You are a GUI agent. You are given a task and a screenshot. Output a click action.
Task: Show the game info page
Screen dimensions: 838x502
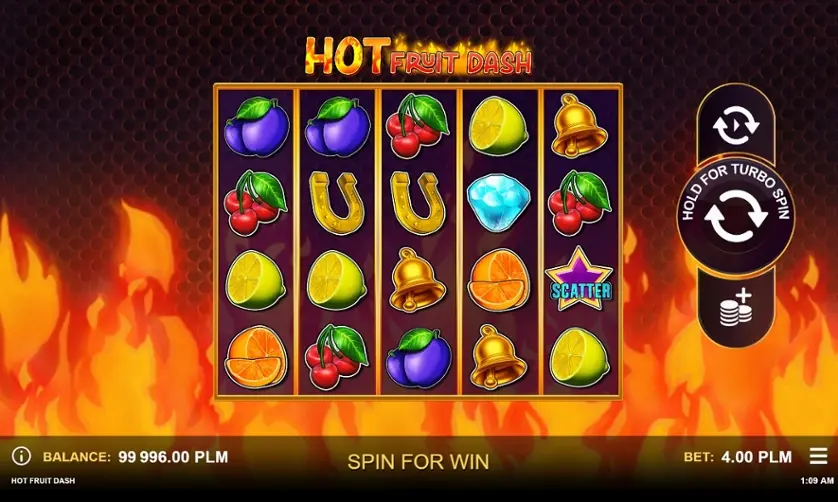(21, 457)
